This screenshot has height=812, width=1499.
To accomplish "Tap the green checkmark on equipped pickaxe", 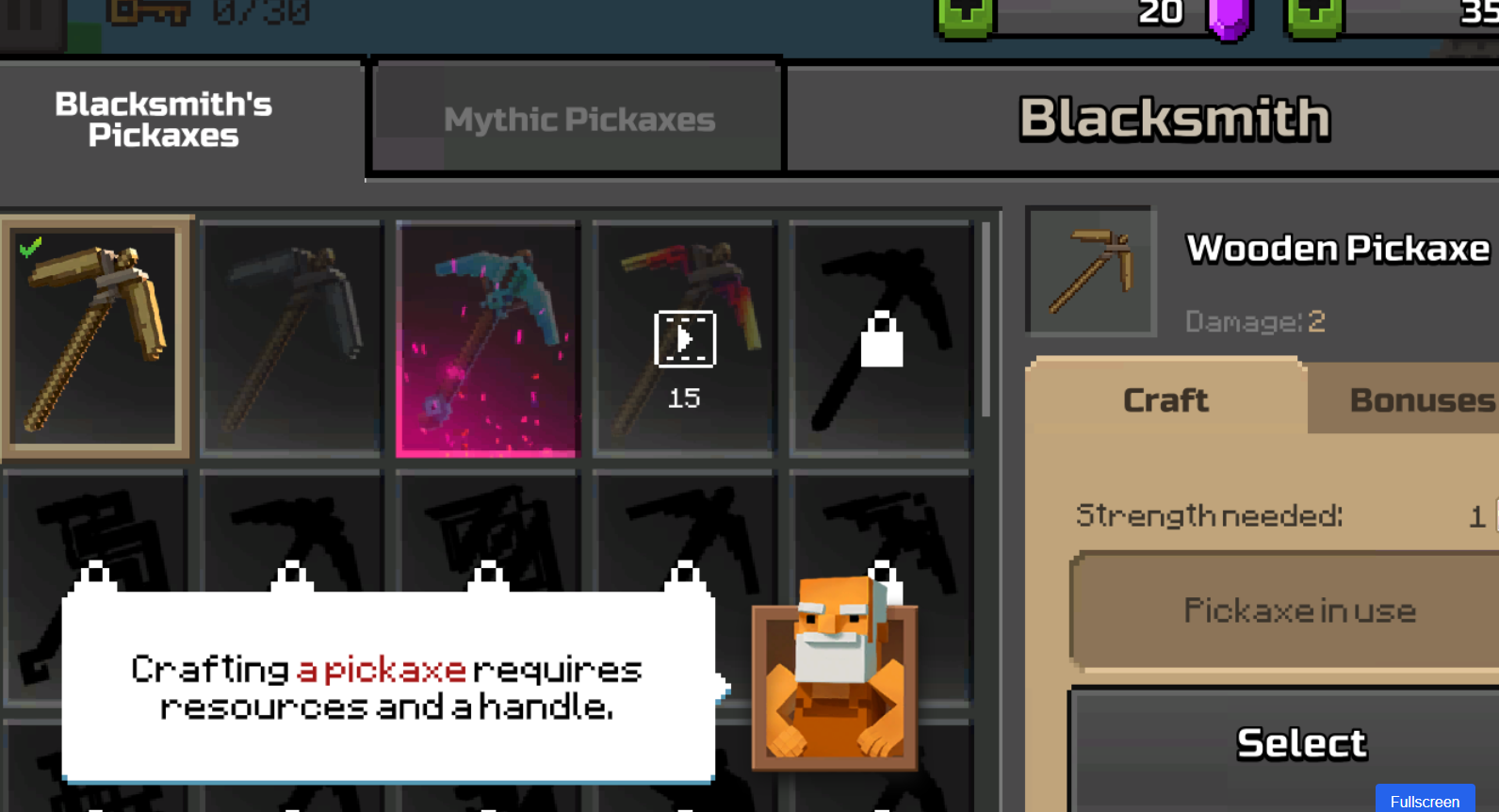I will [x=28, y=245].
